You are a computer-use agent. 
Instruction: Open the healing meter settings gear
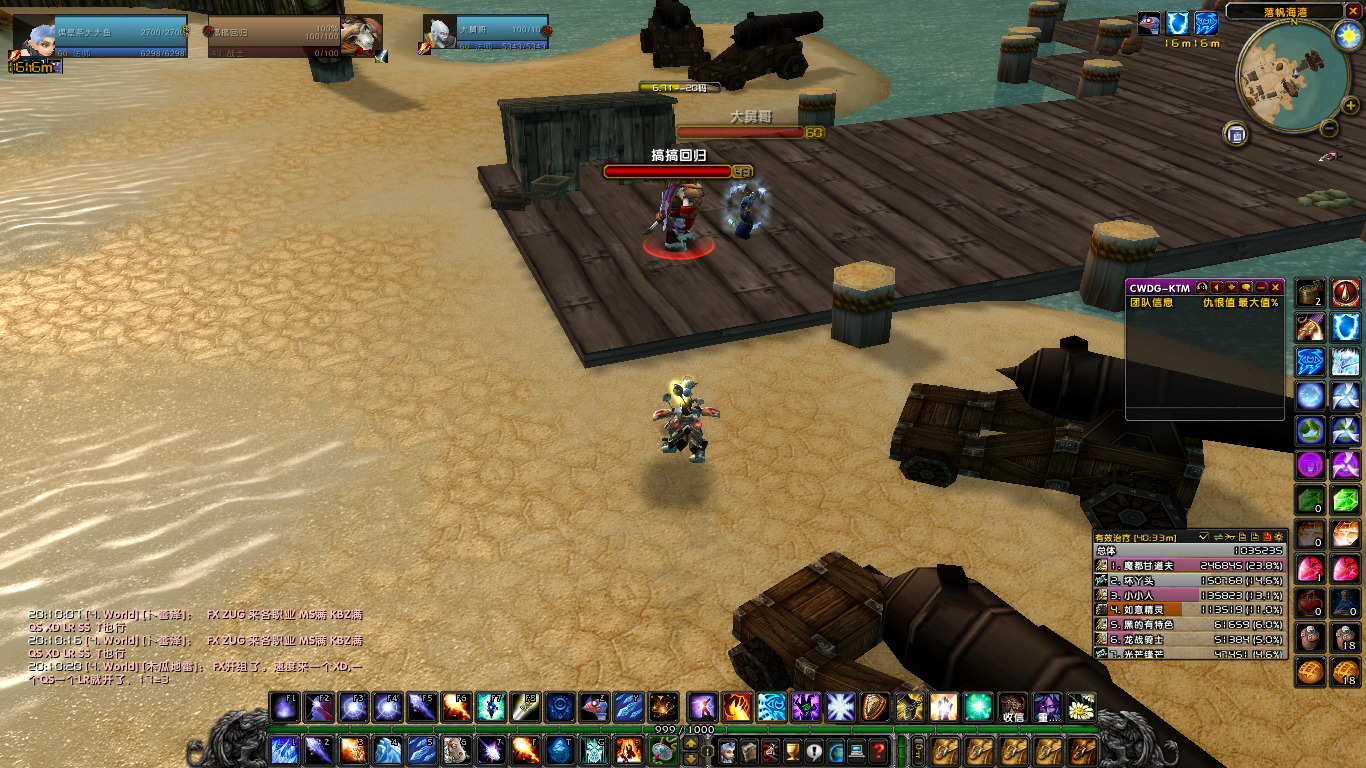click(1279, 537)
